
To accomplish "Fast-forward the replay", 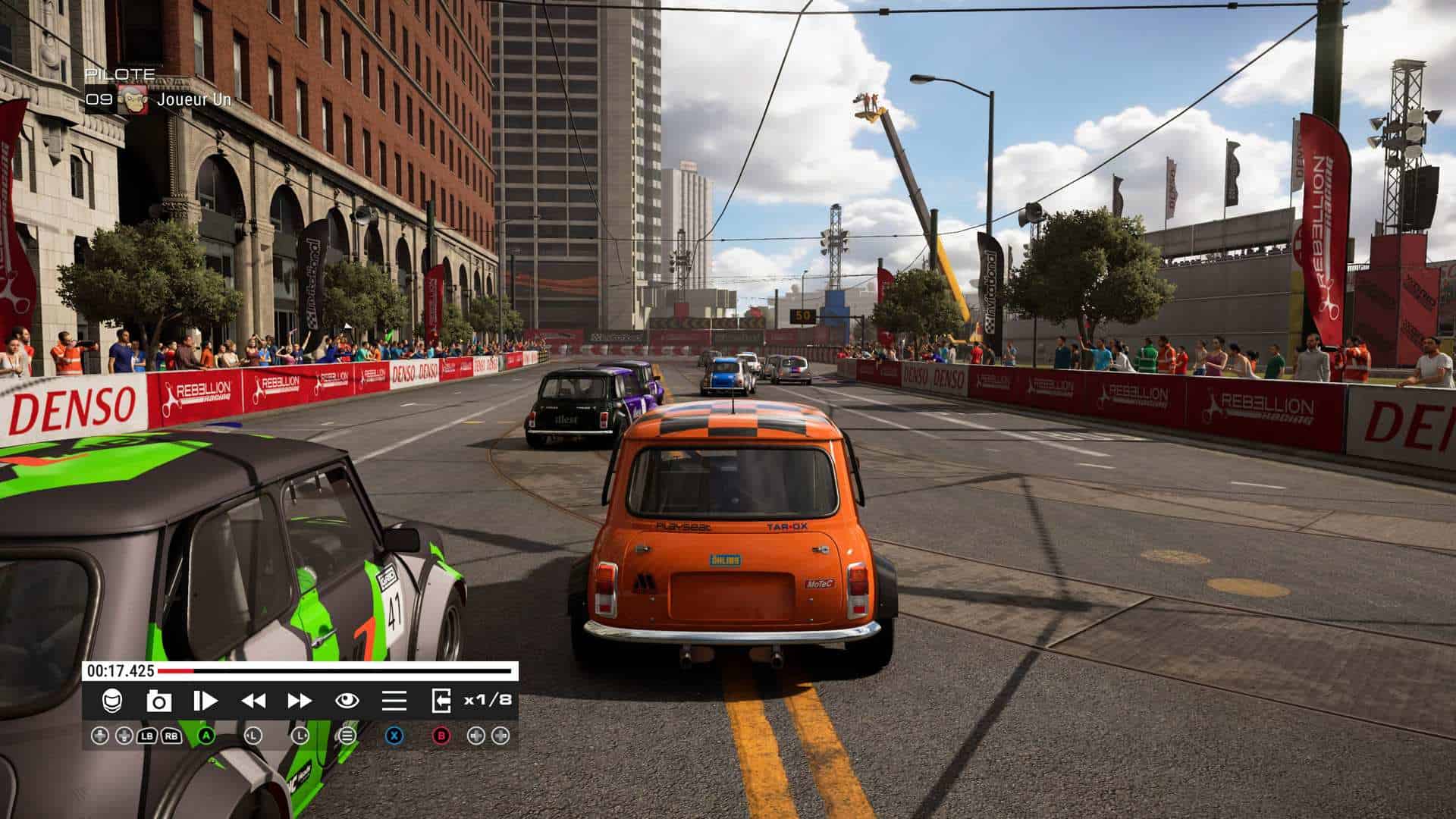I will coord(300,701).
